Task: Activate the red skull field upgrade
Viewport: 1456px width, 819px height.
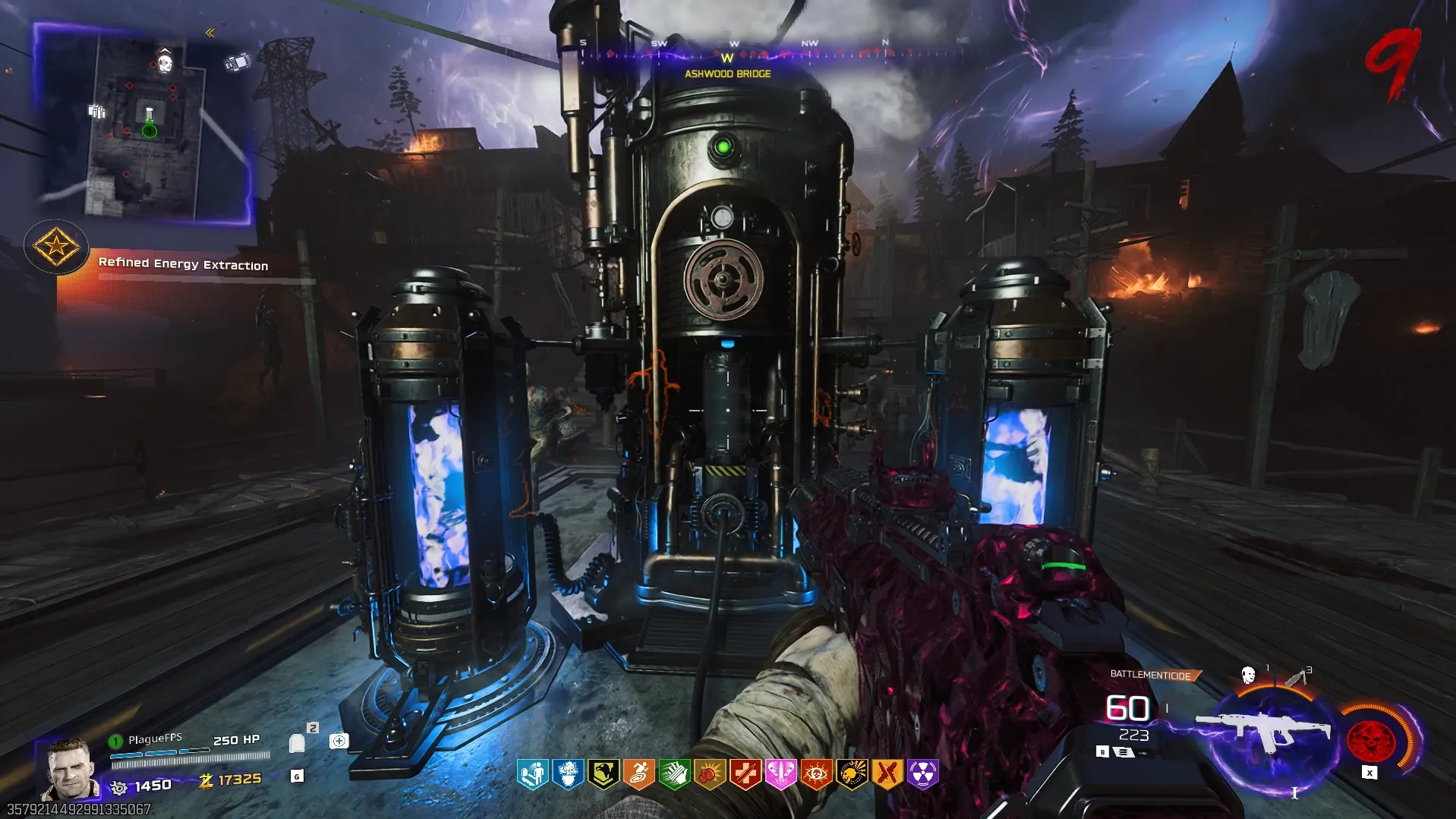Action: coord(1371,739)
